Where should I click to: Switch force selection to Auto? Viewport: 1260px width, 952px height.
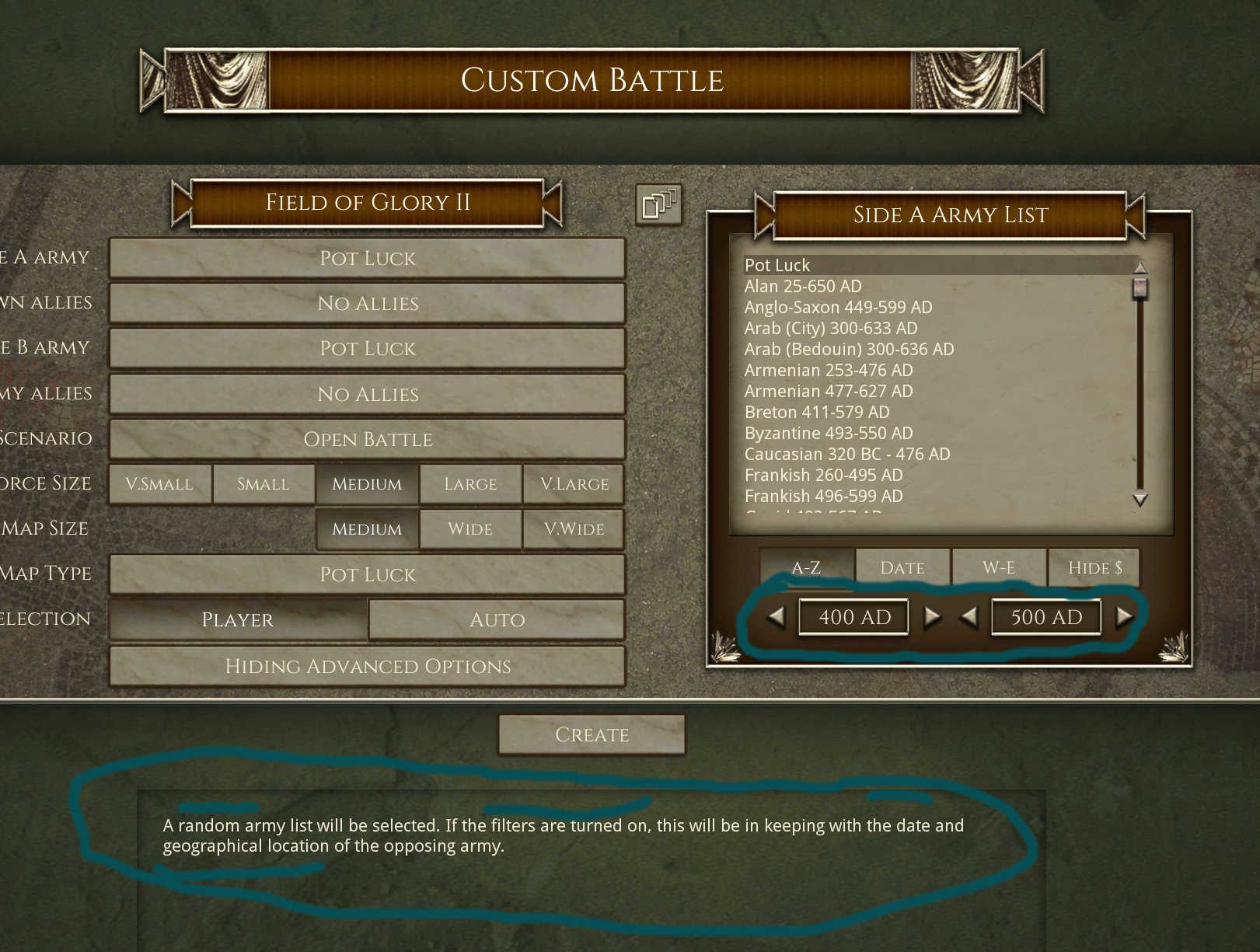[497, 619]
